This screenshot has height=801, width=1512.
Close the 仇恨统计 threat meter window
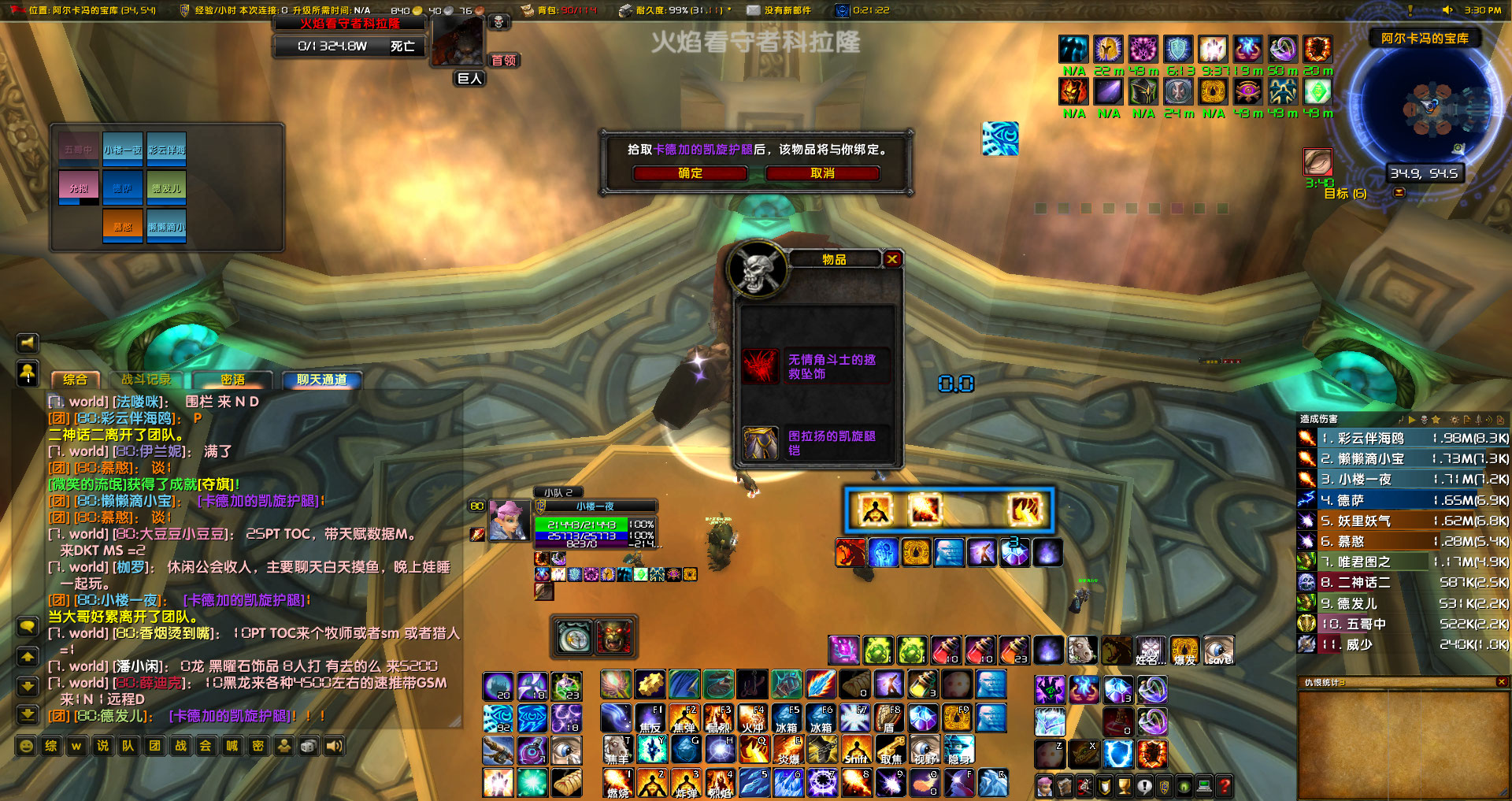click(1501, 682)
